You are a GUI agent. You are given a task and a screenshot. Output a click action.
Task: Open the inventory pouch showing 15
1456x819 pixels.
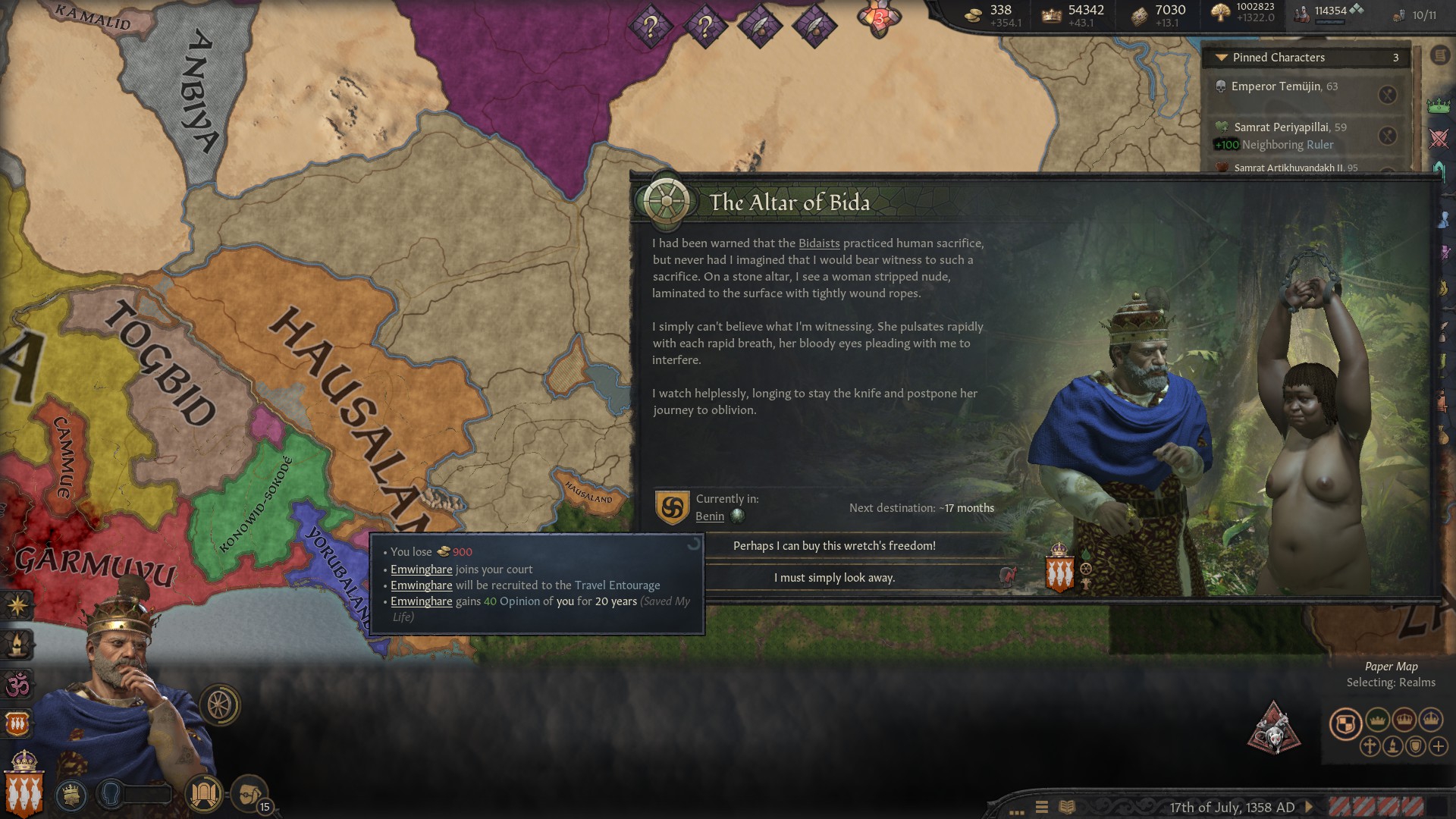click(249, 794)
